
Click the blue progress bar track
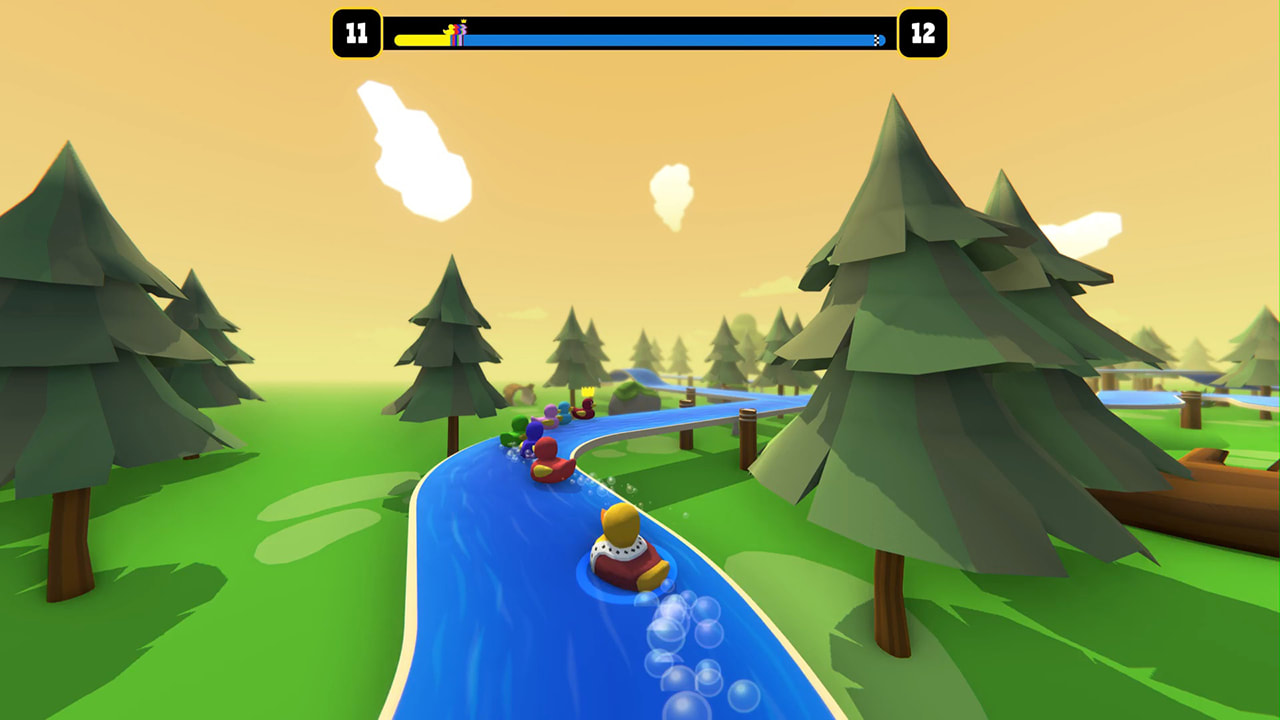700,37
